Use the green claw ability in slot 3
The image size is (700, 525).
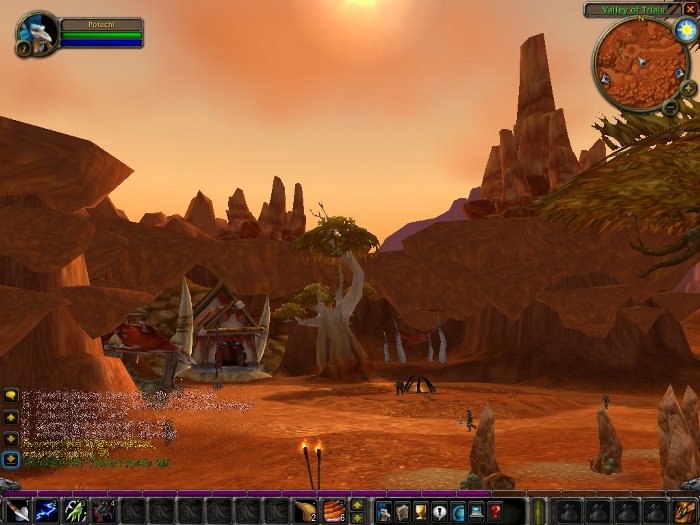coord(76,511)
